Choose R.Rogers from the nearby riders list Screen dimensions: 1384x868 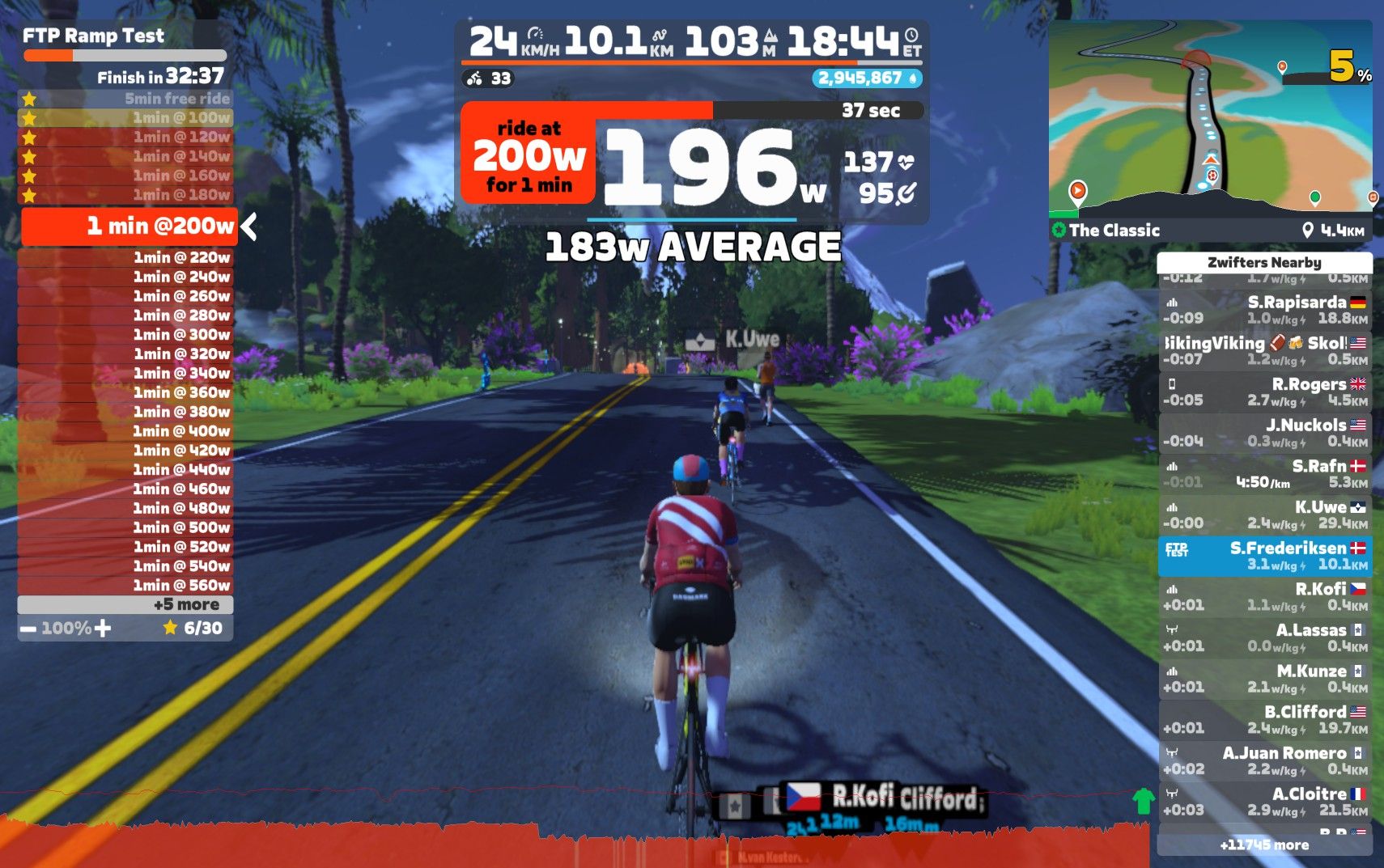click(1264, 392)
